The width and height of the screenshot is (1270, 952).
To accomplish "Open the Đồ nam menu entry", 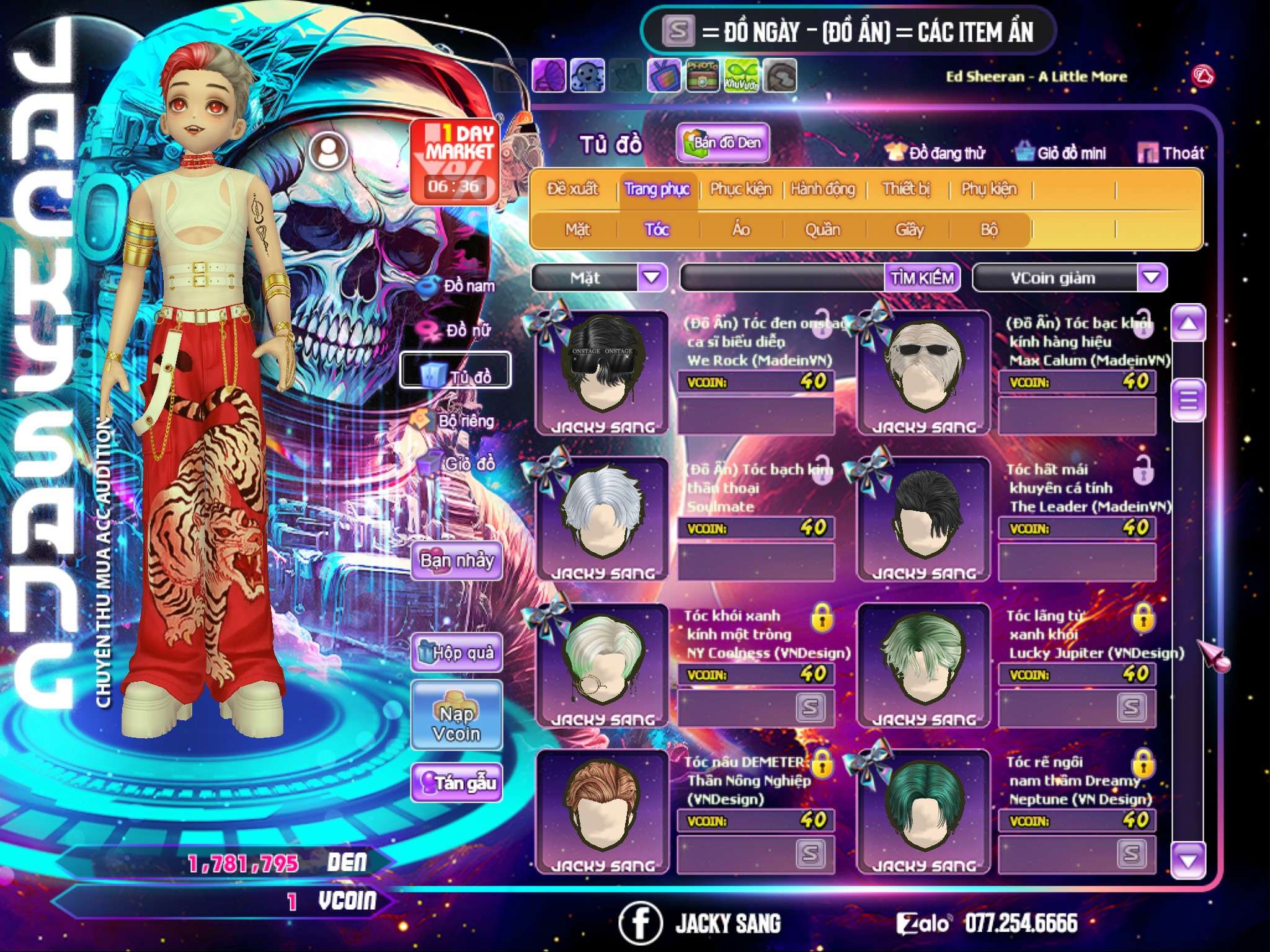I will tap(460, 286).
